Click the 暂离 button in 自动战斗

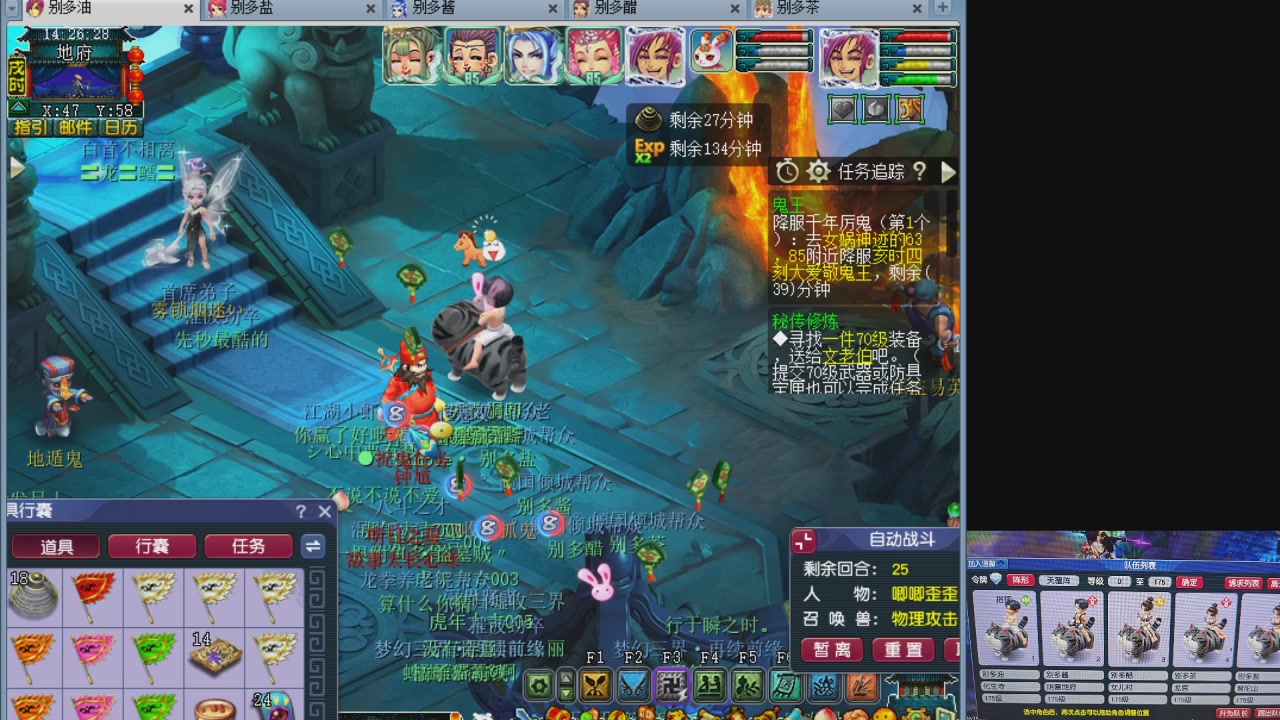[x=831, y=650]
